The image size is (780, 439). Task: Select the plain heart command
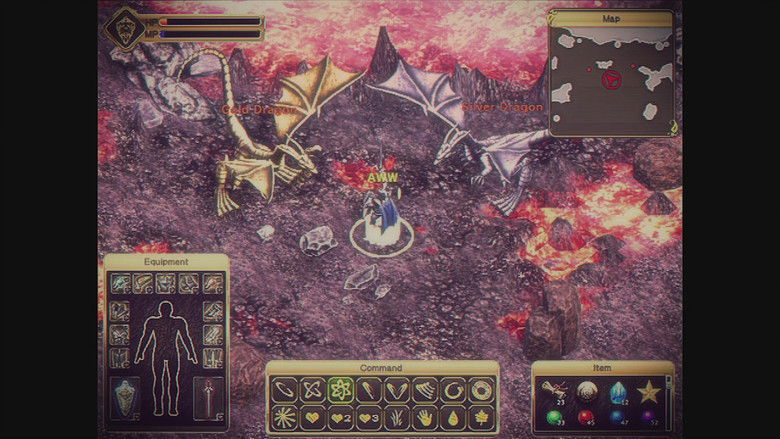point(313,418)
